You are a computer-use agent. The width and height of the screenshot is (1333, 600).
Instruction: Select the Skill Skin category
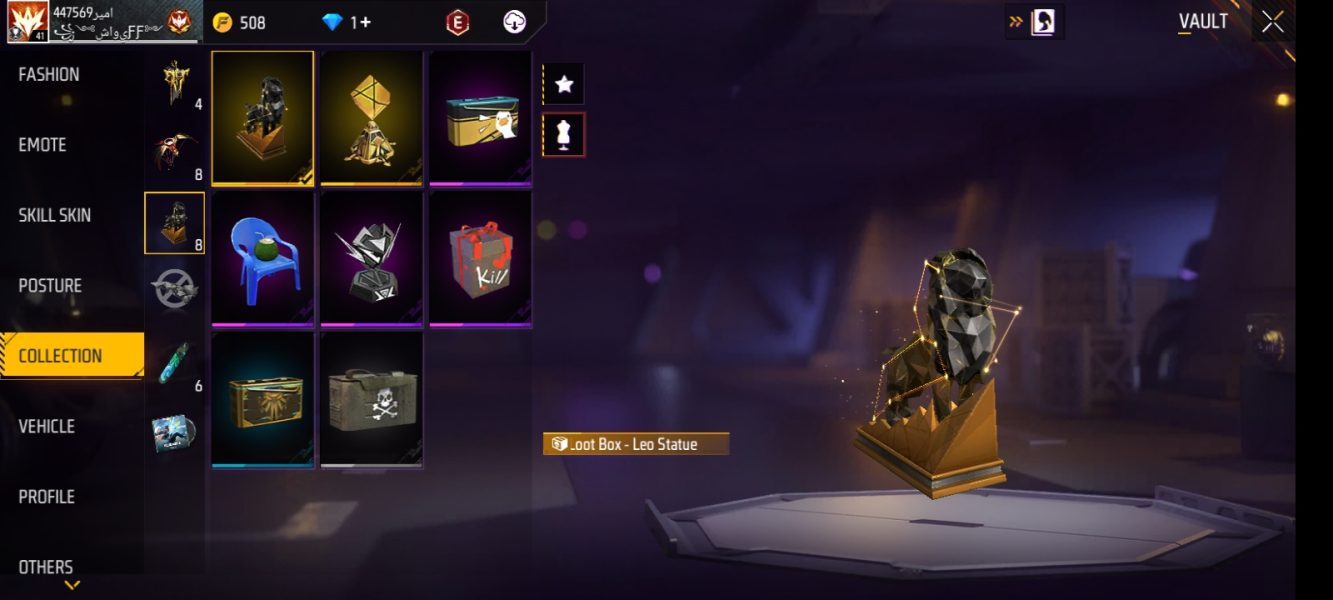[54, 215]
